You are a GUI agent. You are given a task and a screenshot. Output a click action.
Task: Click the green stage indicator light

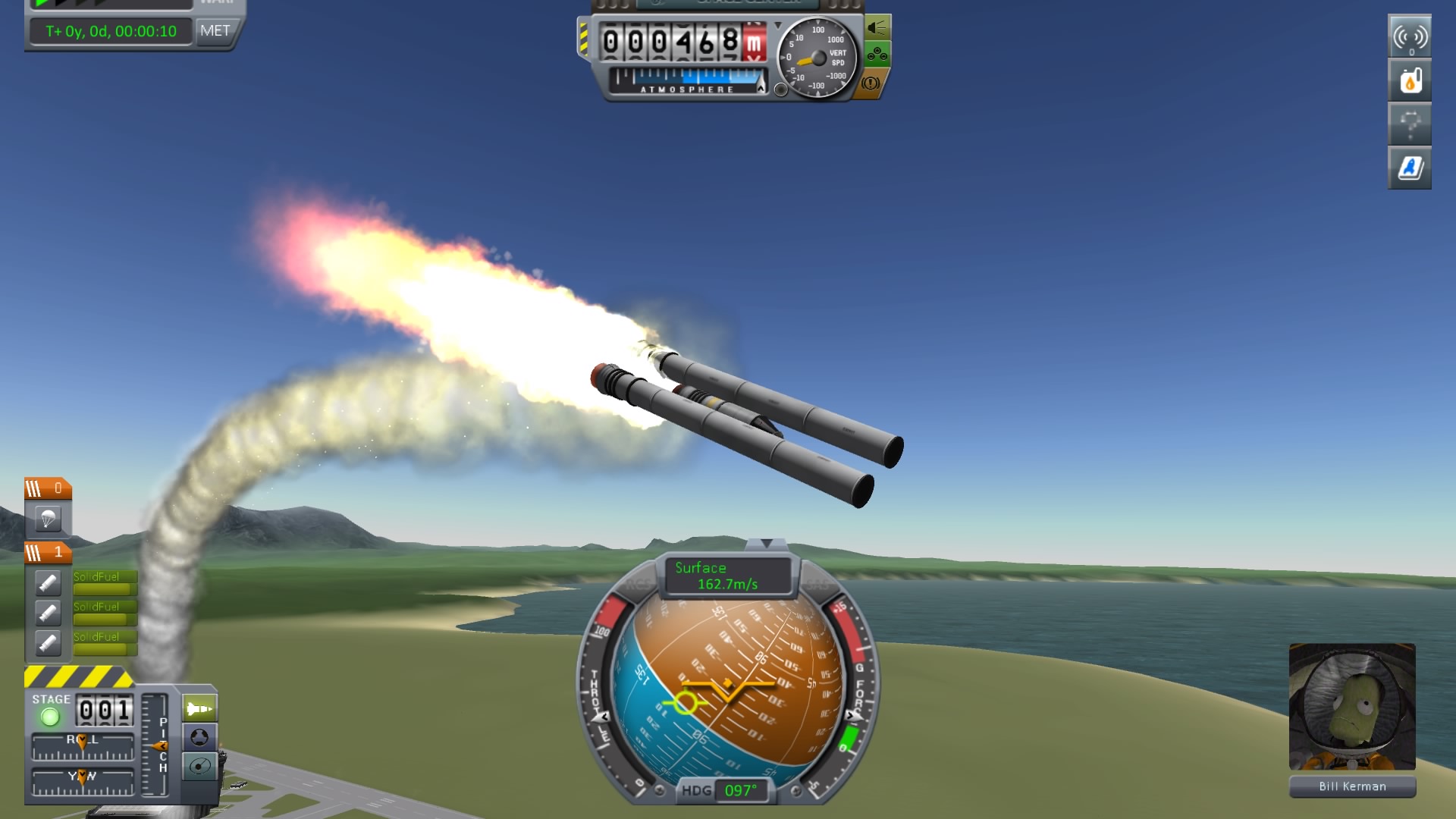coord(50,717)
